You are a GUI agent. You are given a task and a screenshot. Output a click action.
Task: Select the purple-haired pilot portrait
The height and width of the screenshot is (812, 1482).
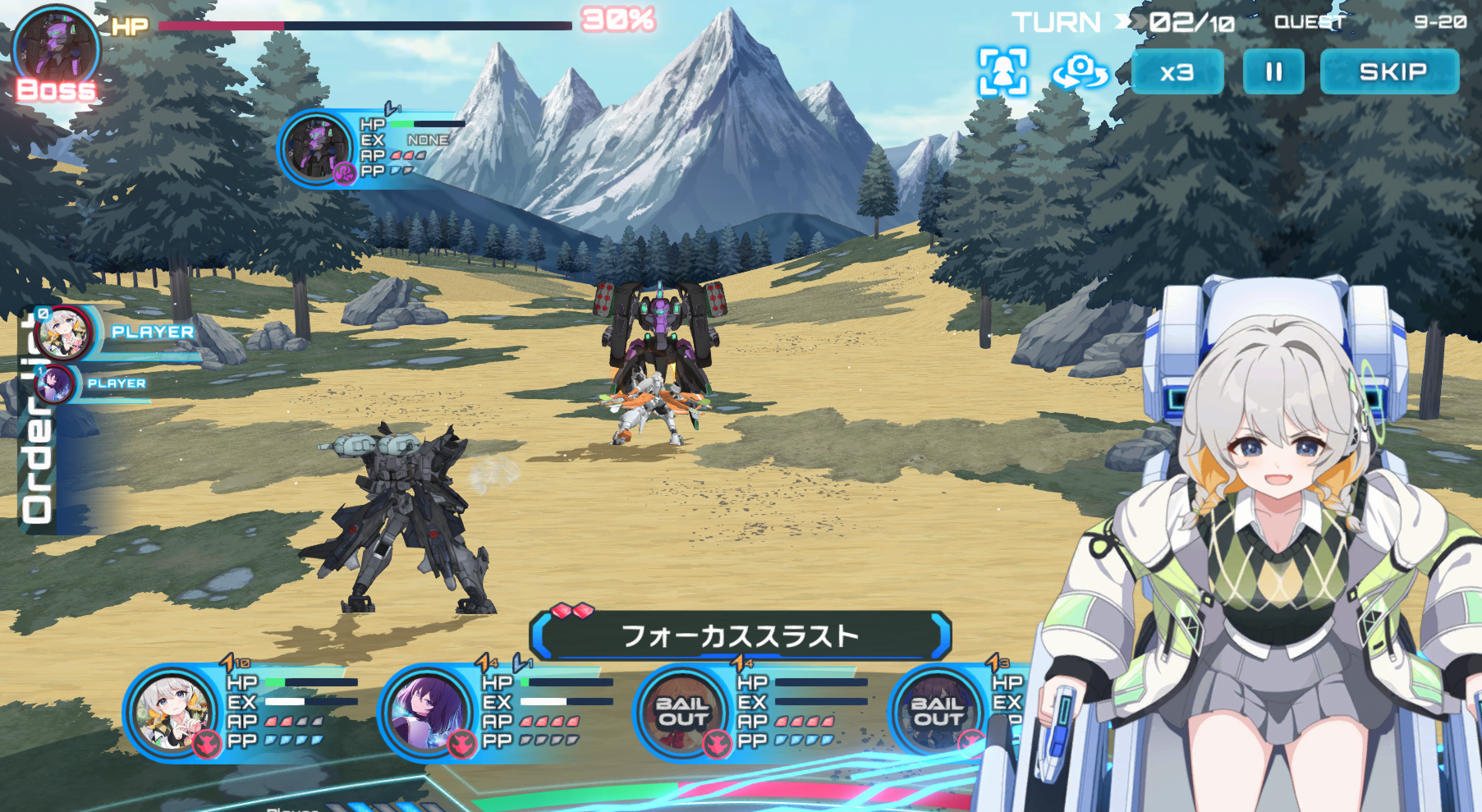click(x=427, y=713)
